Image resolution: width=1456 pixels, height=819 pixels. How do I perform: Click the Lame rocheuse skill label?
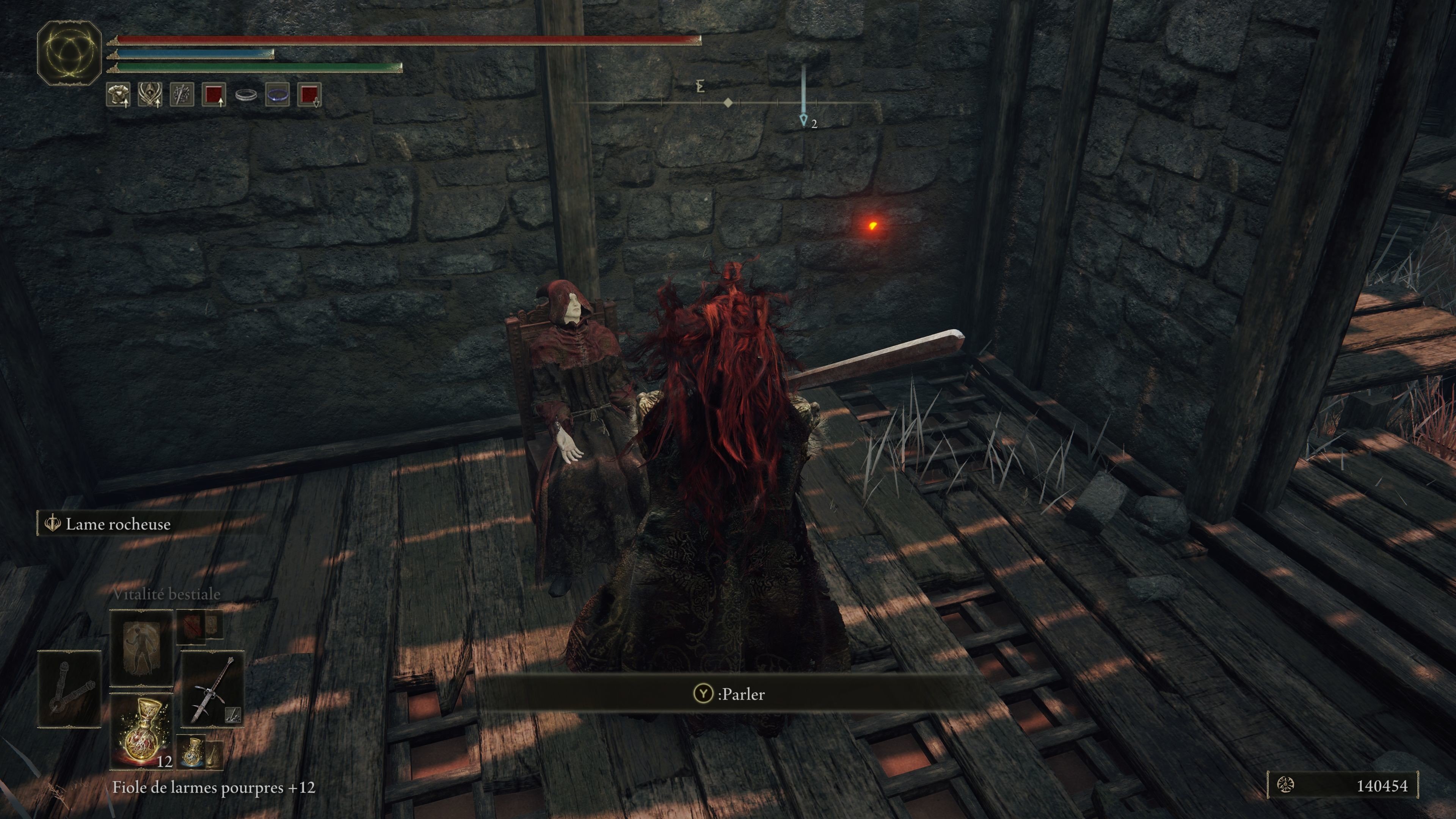tap(118, 524)
